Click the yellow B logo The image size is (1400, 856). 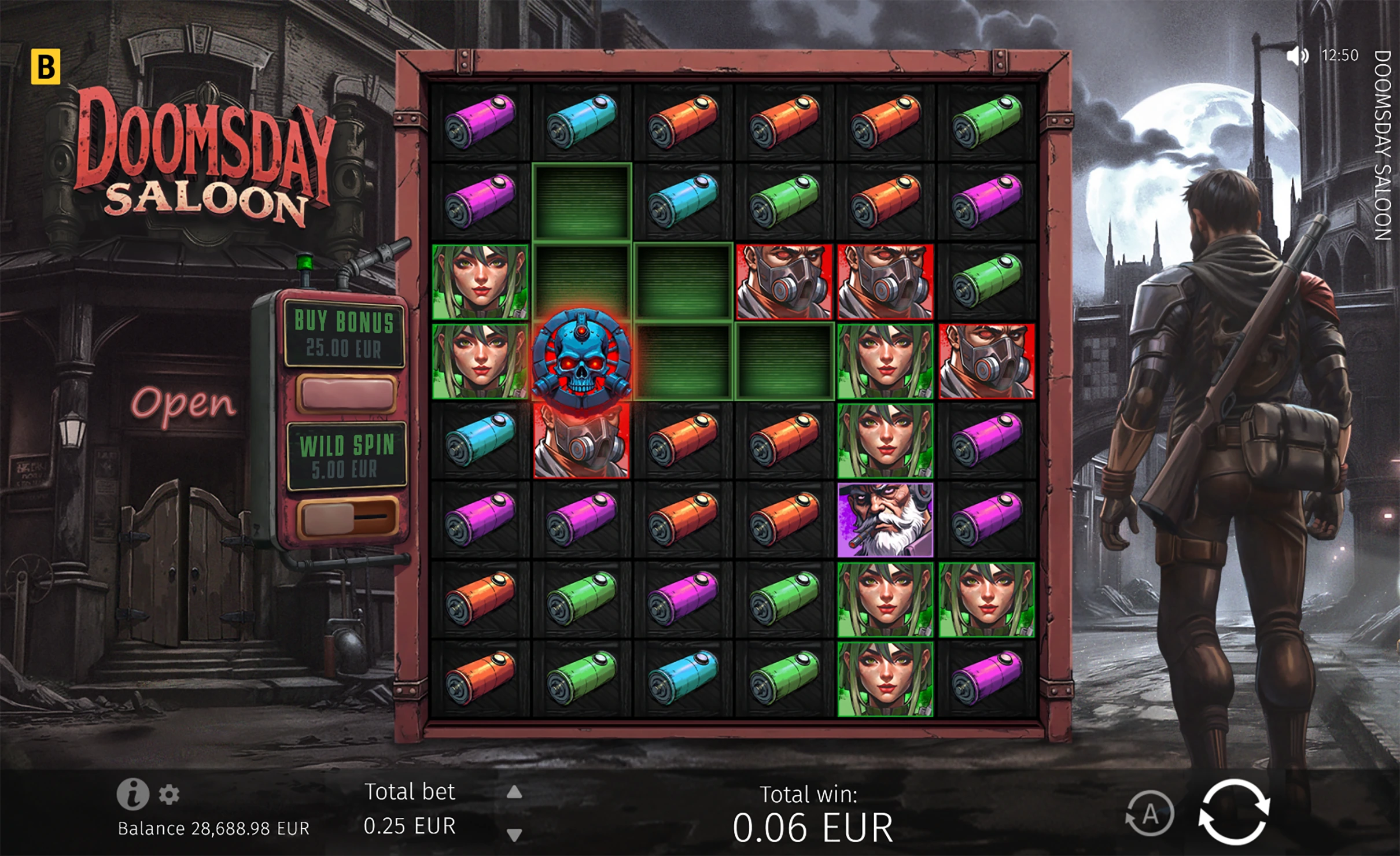[45, 67]
